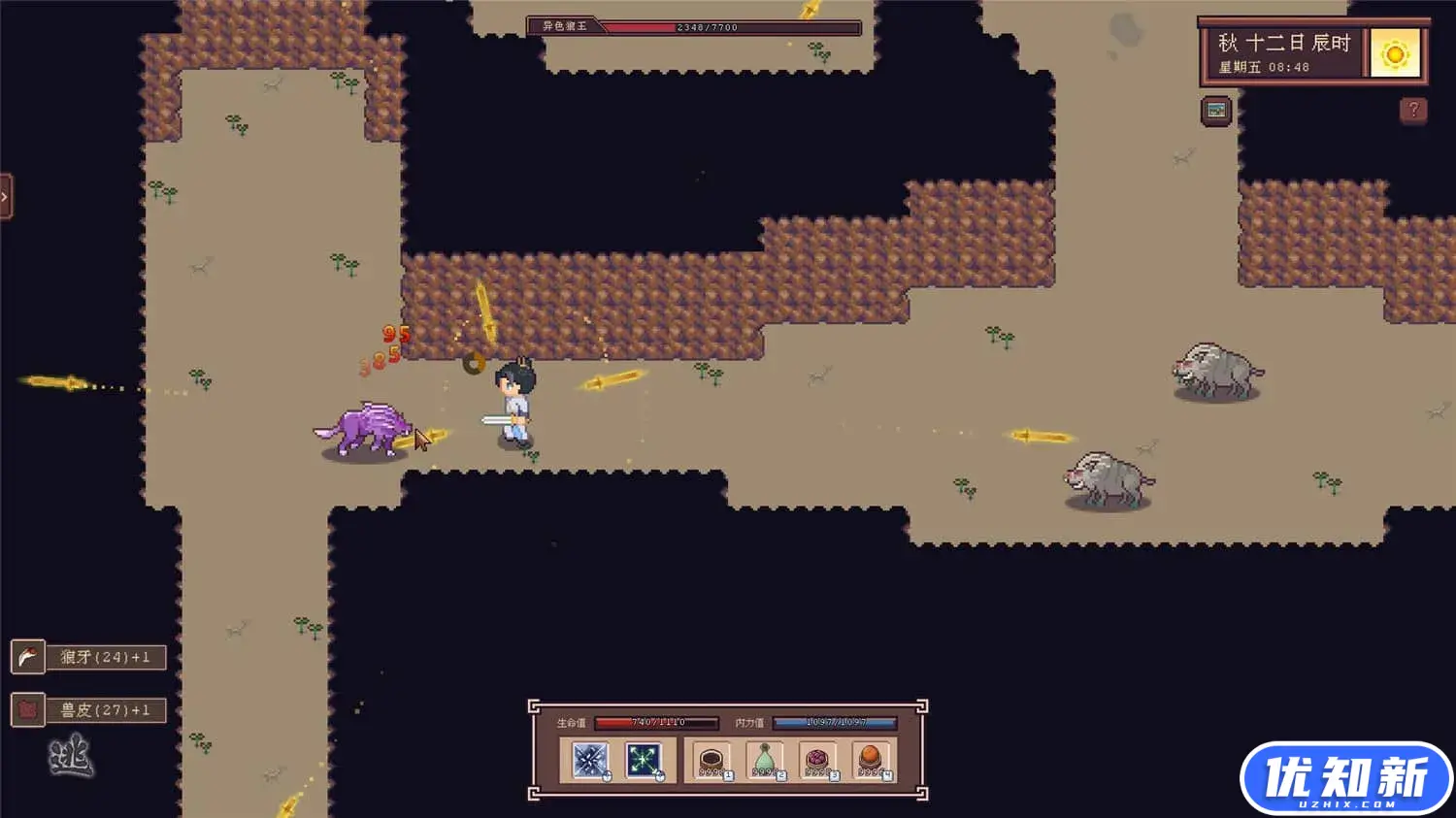Click the sun weather icon

(1396, 54)
